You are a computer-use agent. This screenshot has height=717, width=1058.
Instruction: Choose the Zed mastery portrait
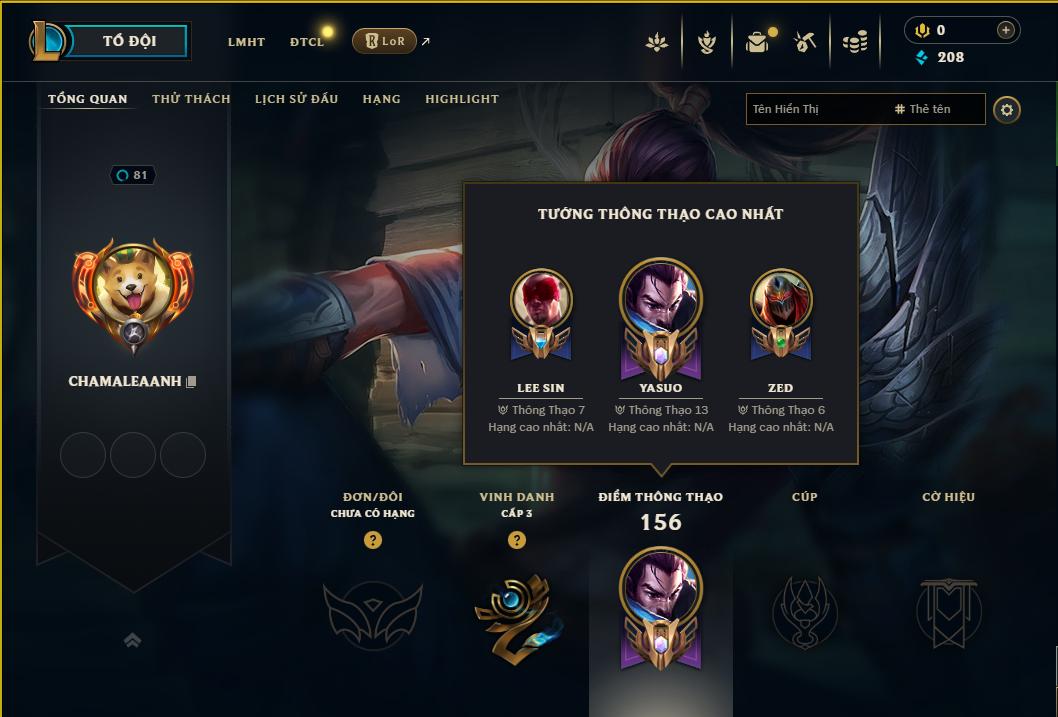[781, 301]
